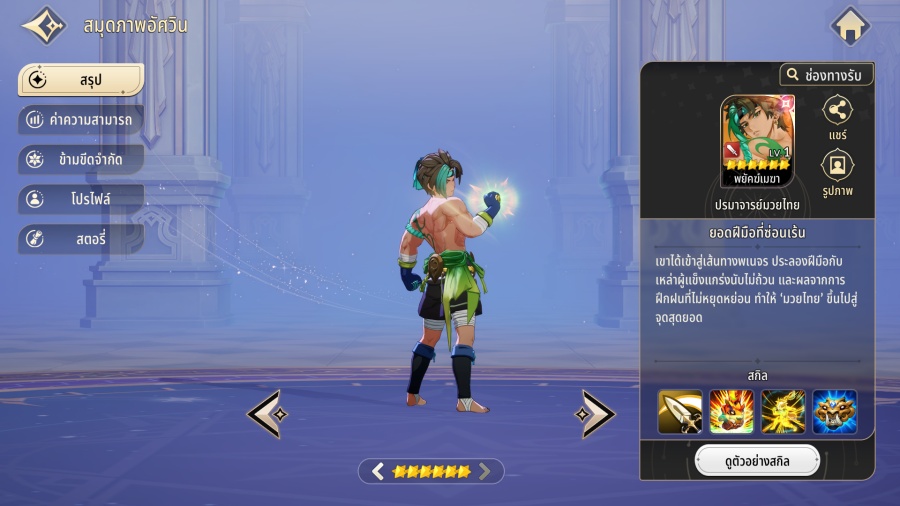The image size is (900, 506).
Task: Open the ข้ามขีดจำกัด limit break tab
Action: [81, 160]
